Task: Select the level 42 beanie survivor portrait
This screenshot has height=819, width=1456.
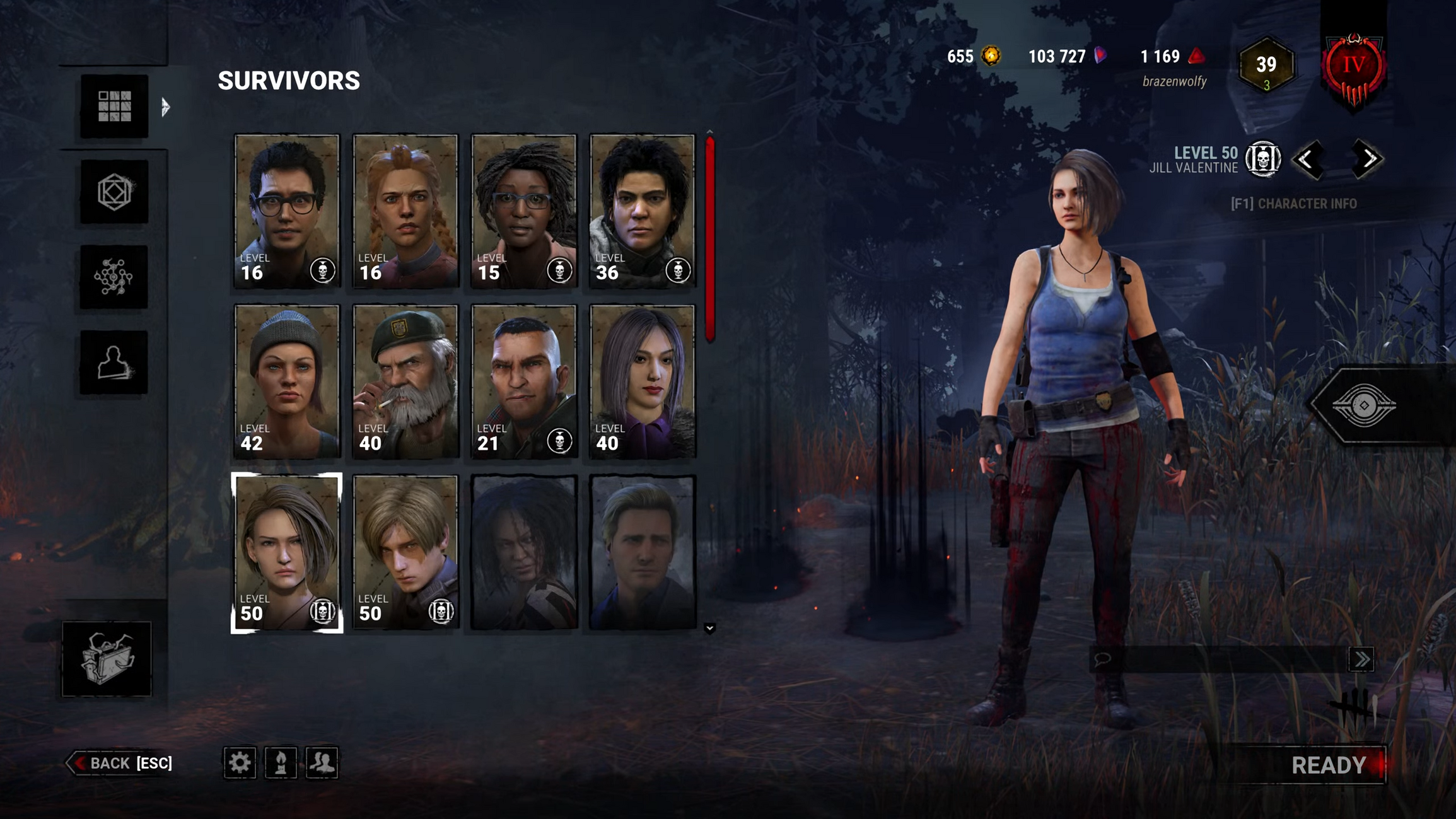Action: pos(286,381)
